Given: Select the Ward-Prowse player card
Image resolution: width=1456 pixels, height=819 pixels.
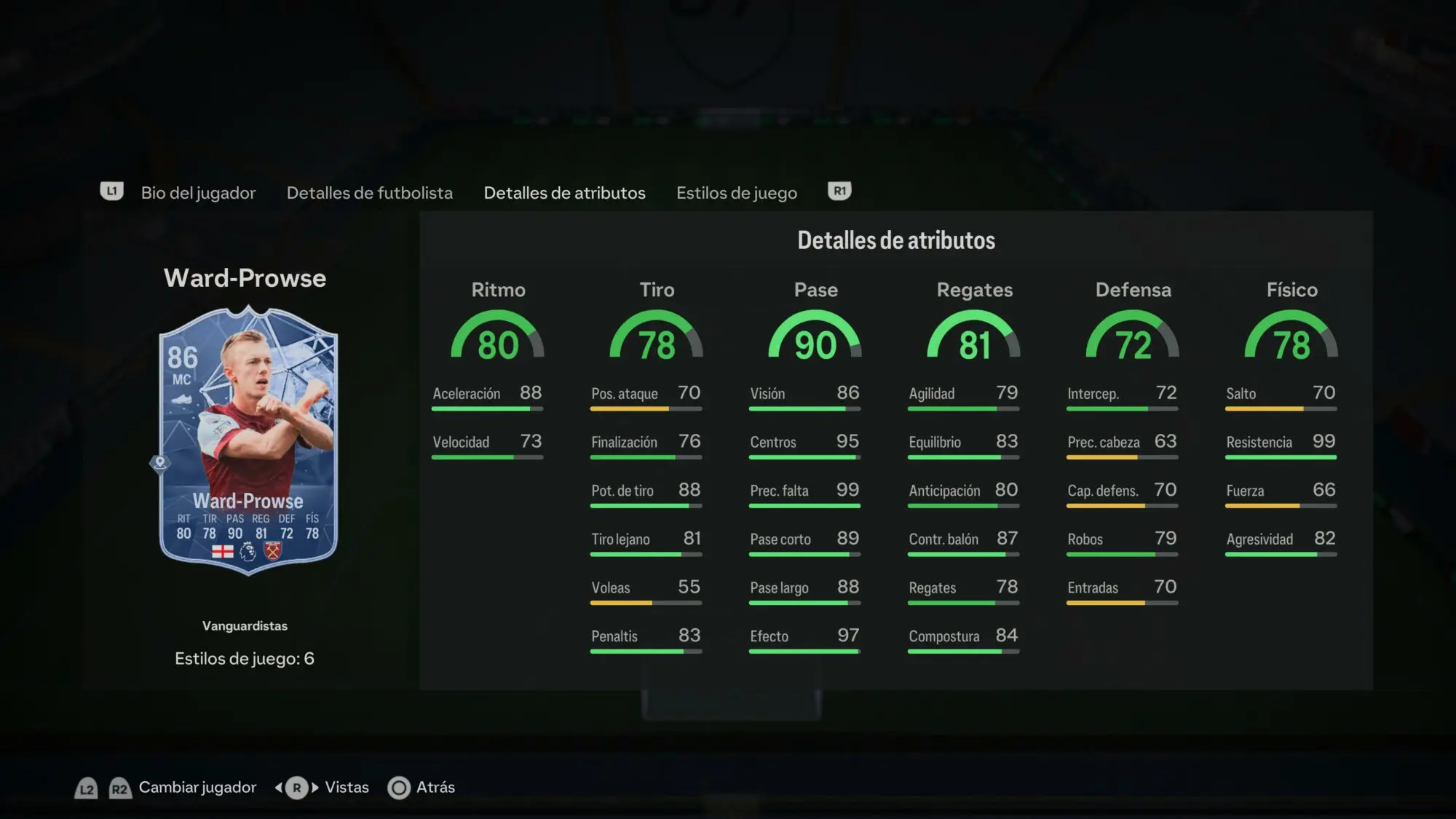Looking at the screenshot, I should [x=248, y=440].
